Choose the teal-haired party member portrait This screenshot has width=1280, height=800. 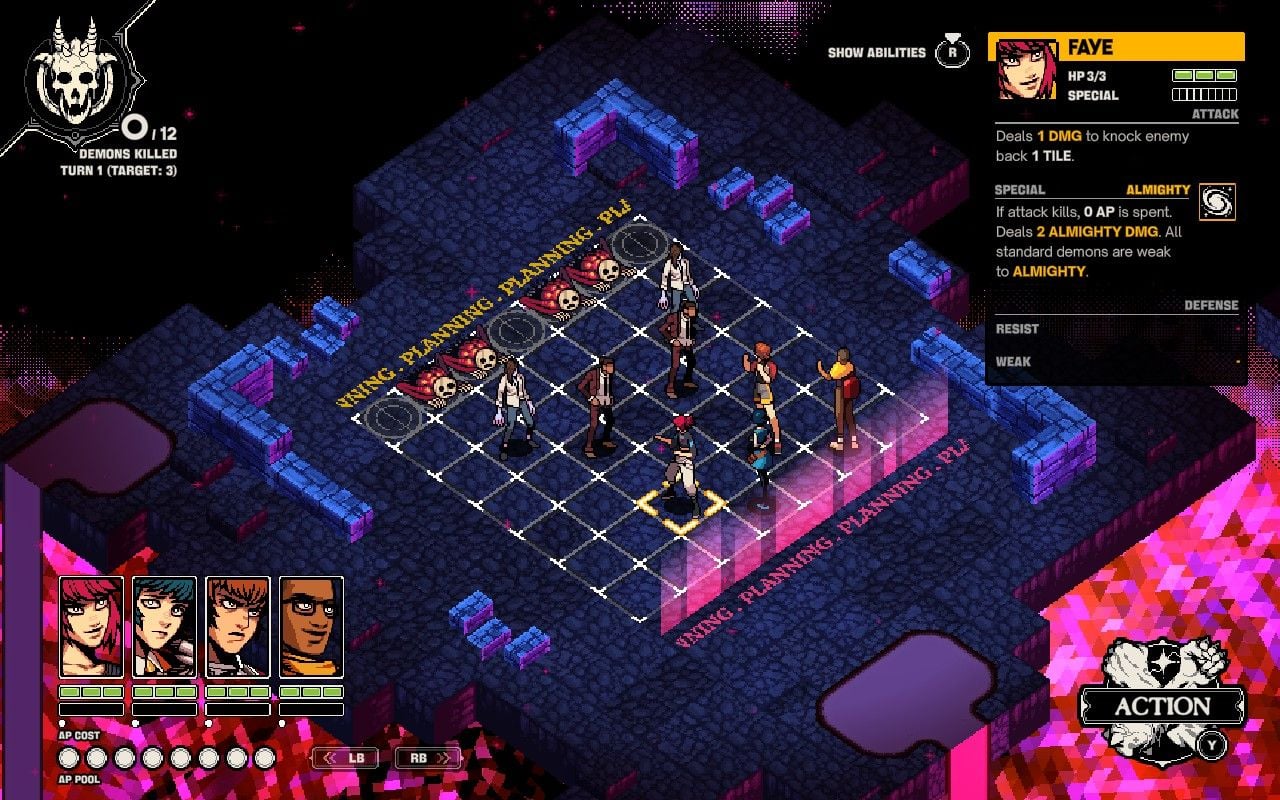coord(165,626)
